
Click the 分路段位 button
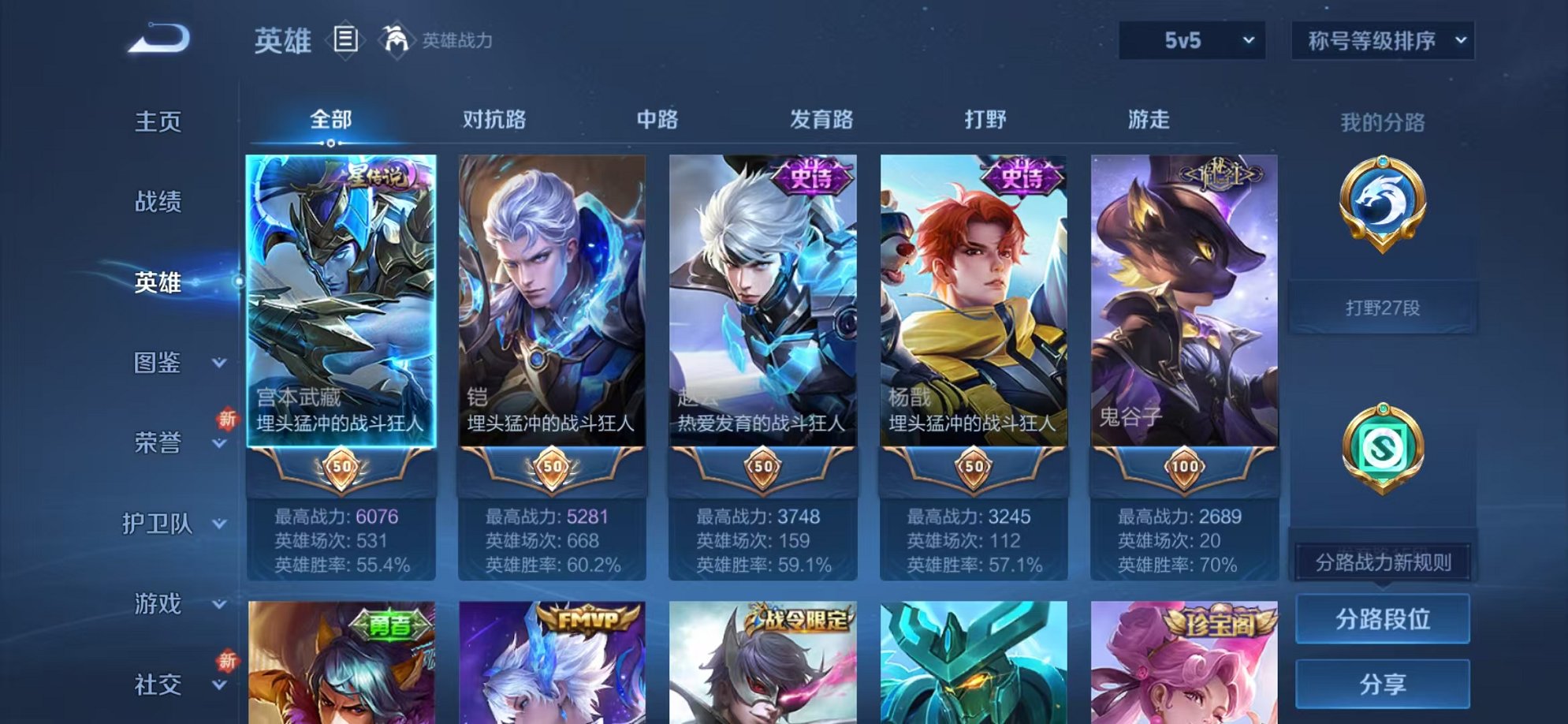pos(1383,619)
